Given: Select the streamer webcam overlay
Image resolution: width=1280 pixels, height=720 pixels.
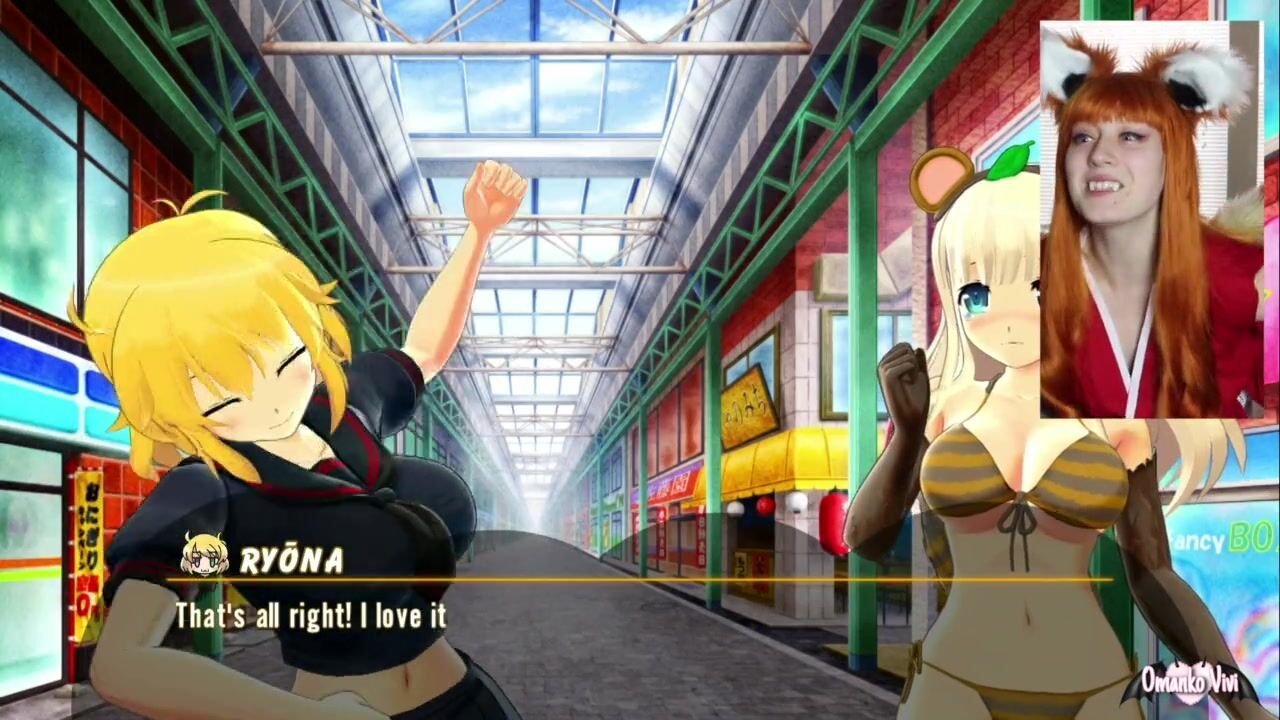Looking at the screenshot, I should point(1150,218).
